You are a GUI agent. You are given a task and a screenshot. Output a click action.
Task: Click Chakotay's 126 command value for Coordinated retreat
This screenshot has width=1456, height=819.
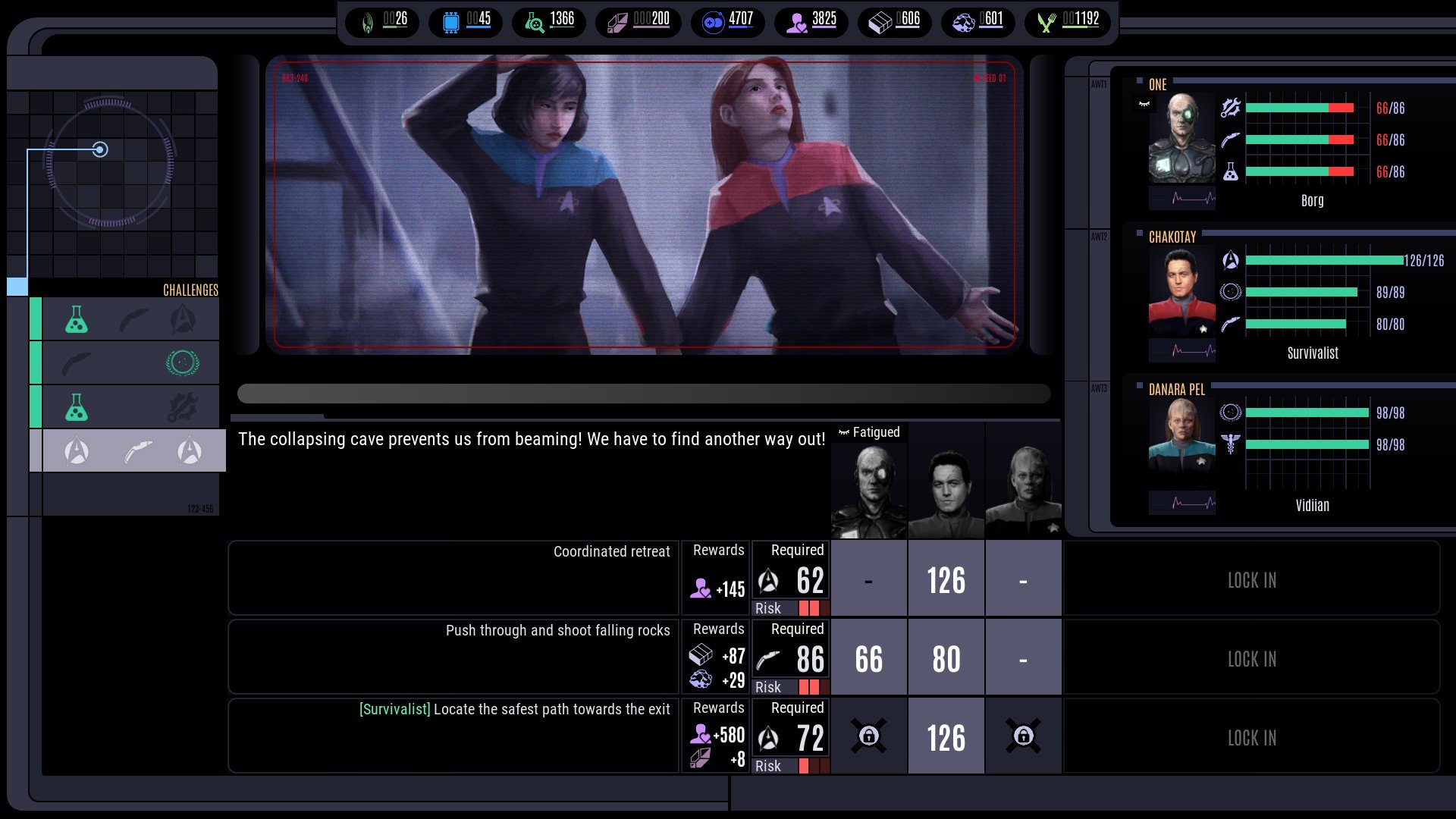coord(946,581)
